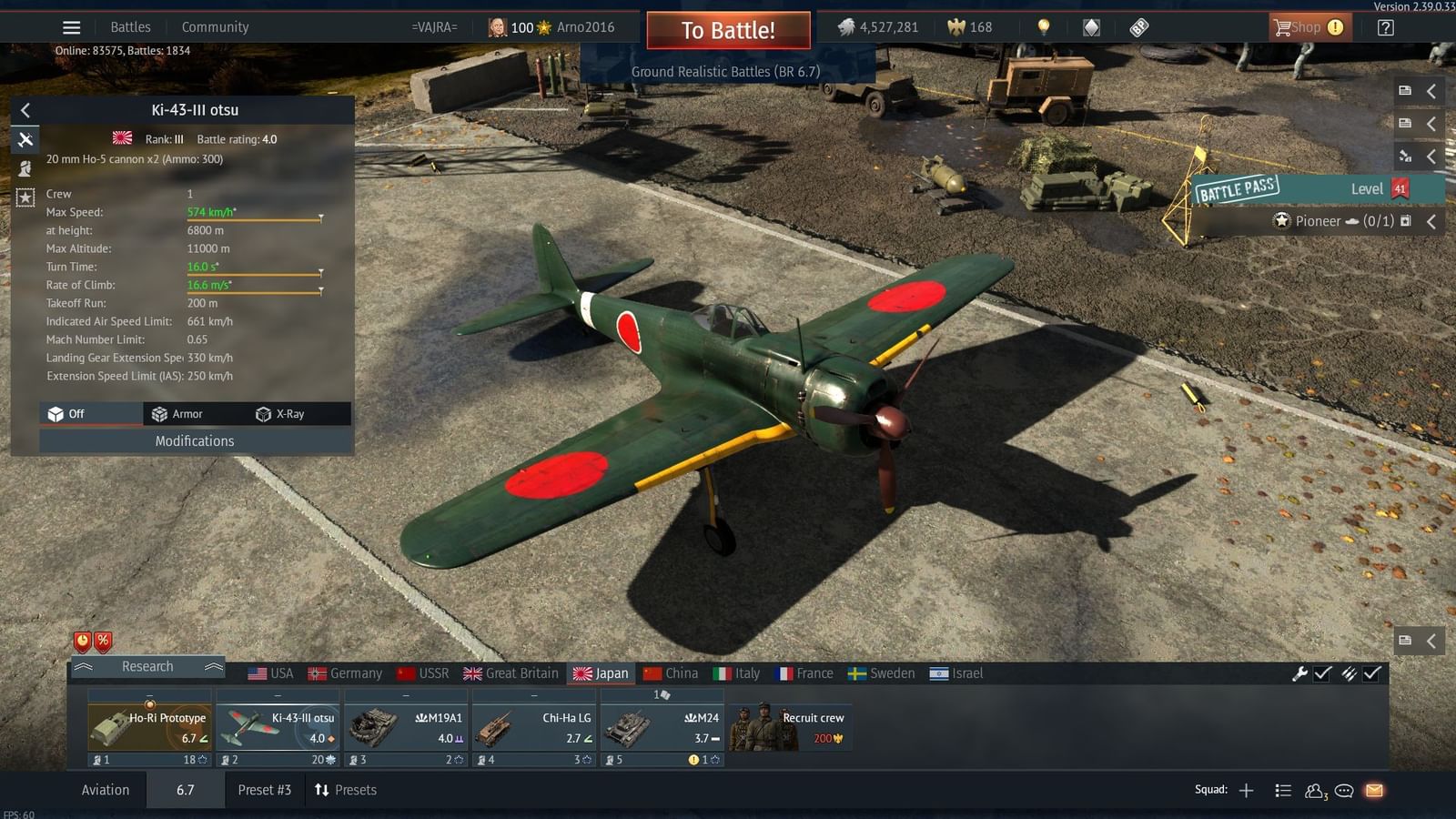Open the main hamburger menu
This screenshot has width=1456, height=819.
click(x=71, y=26)
